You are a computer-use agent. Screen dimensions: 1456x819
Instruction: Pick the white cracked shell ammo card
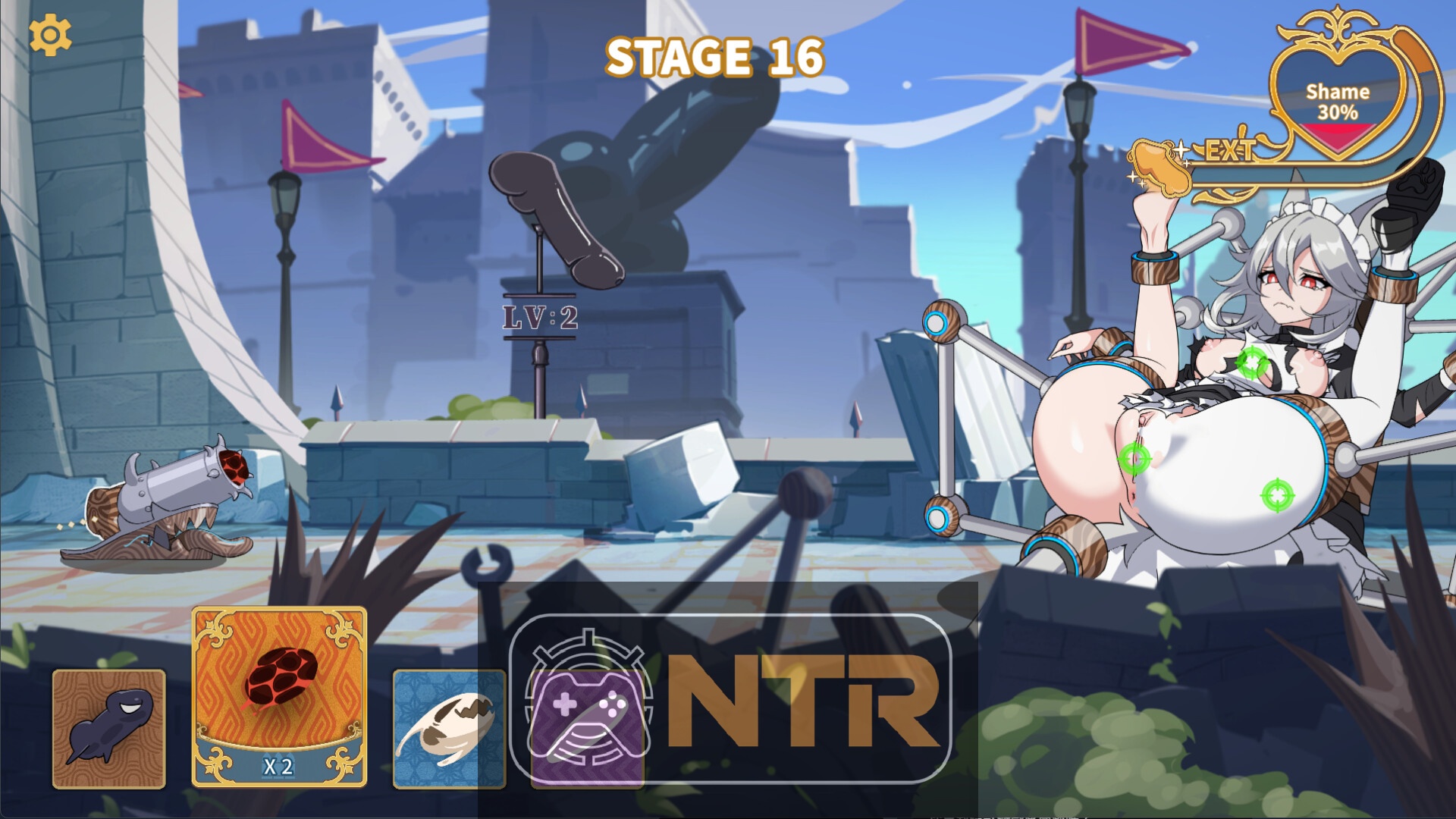[x=448, y=729]
